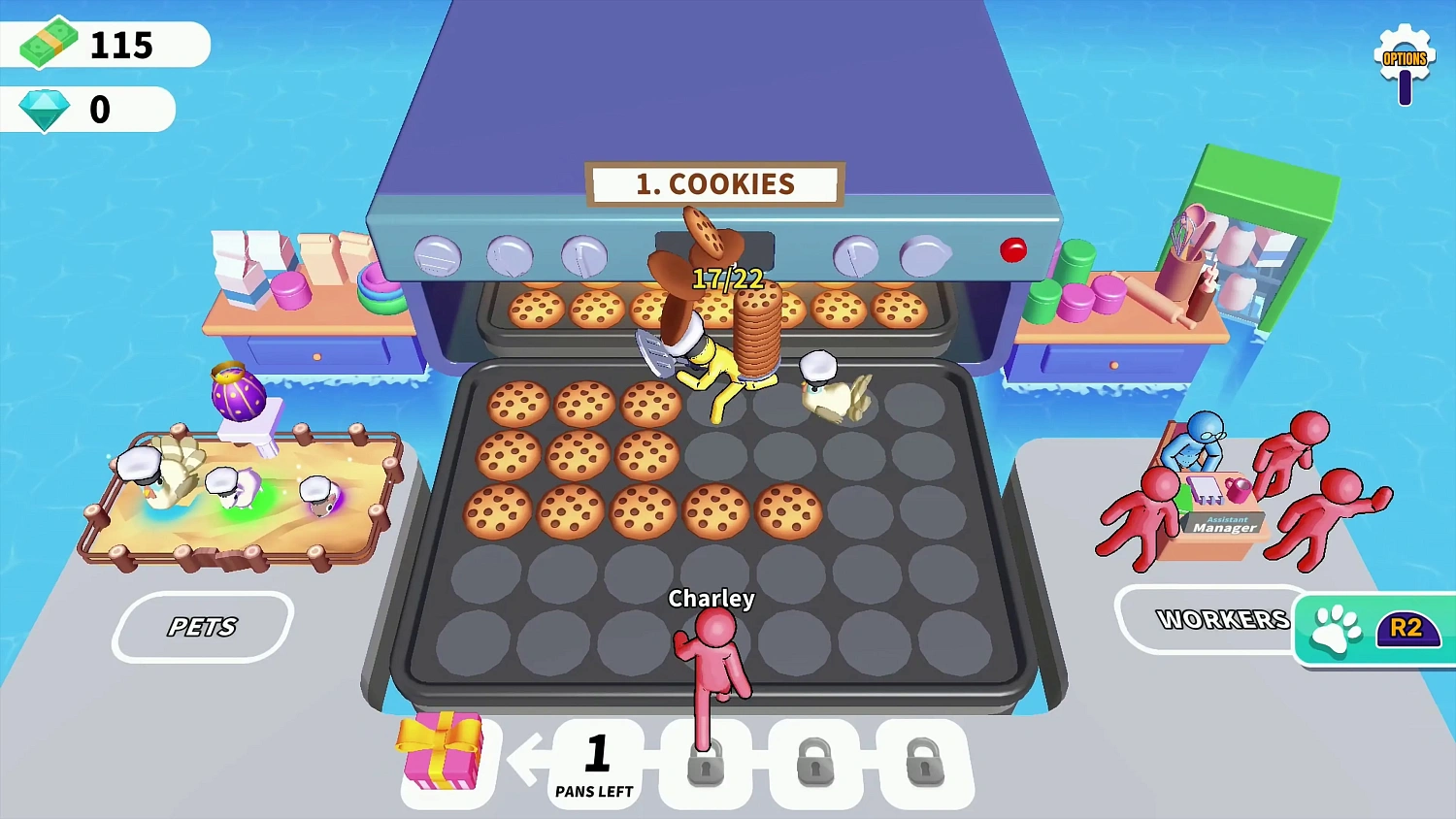
Task: Click the blue gem counter icon
Action: (x=43, y=108)
